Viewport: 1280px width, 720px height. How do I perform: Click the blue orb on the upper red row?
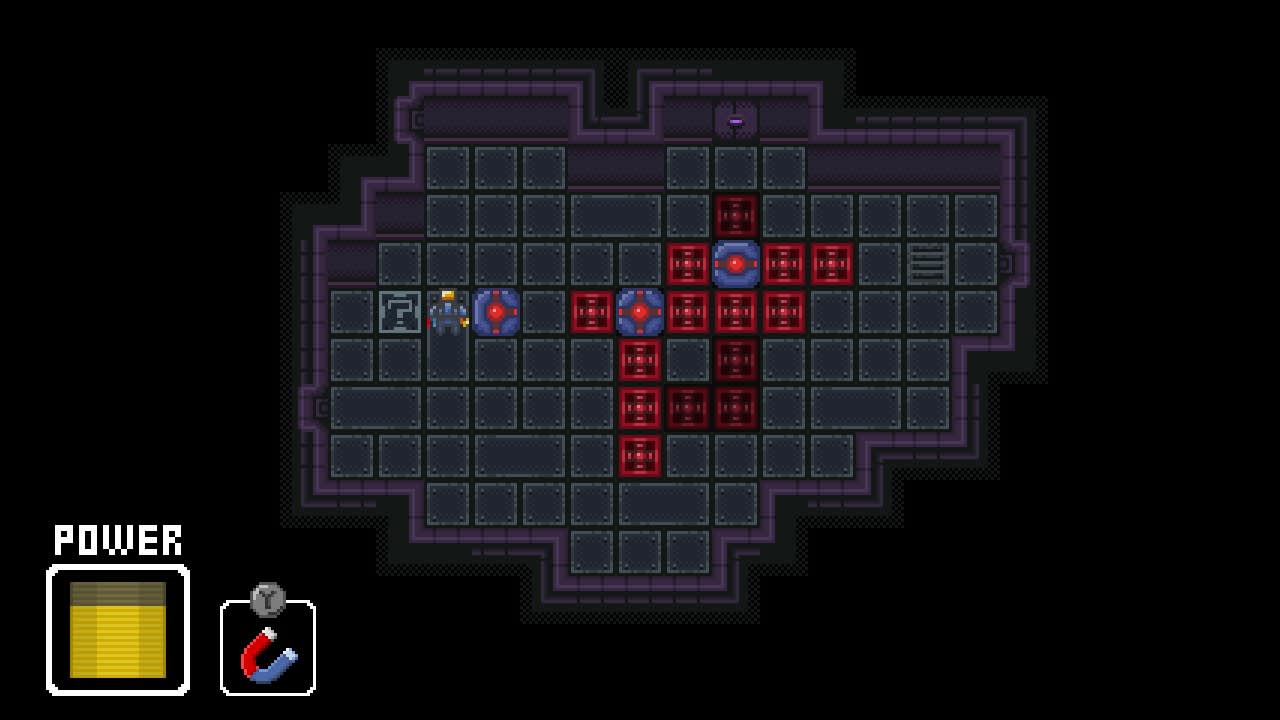737,264
